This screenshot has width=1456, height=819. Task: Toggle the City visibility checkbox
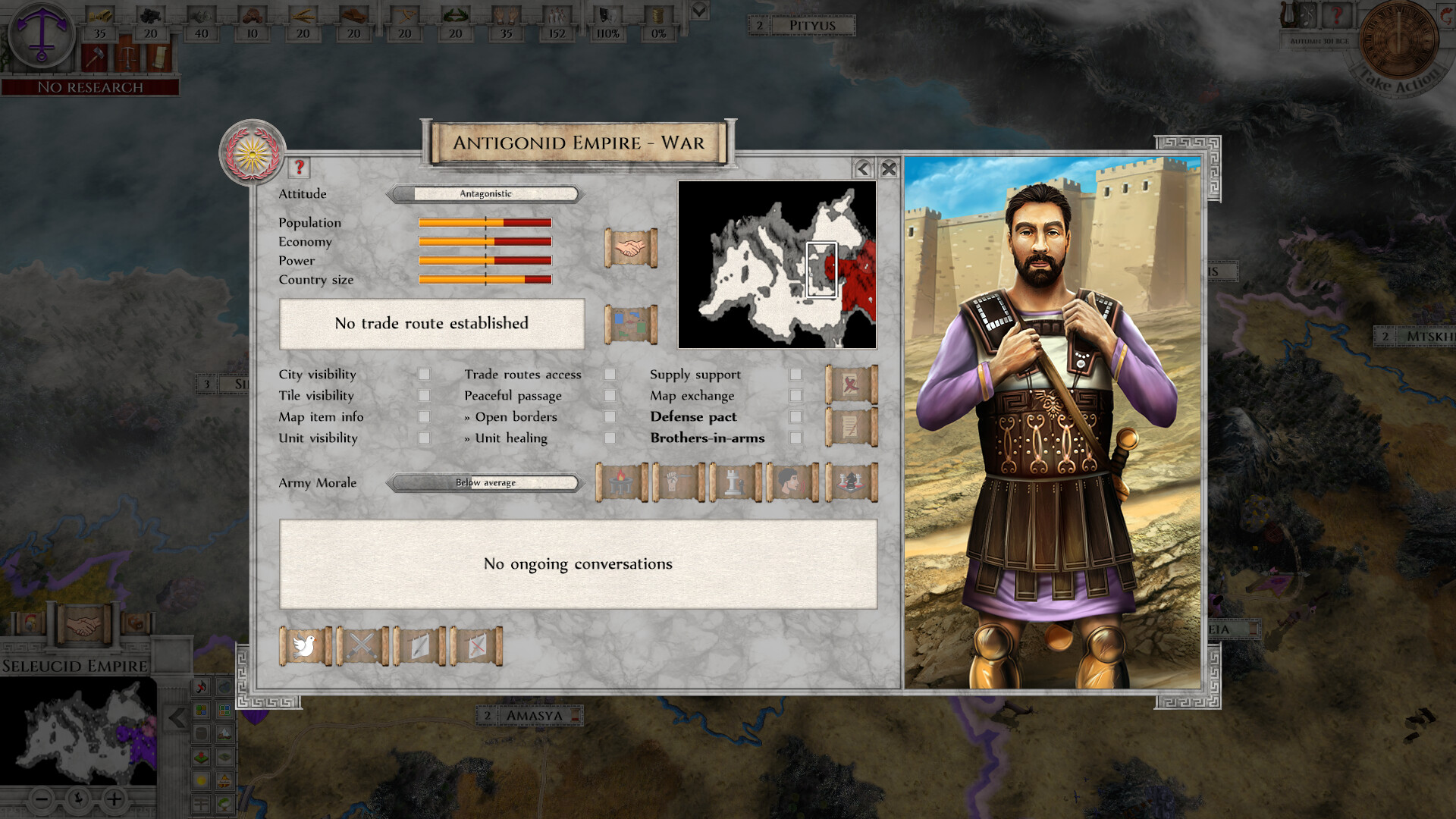[x=425, y=374]
